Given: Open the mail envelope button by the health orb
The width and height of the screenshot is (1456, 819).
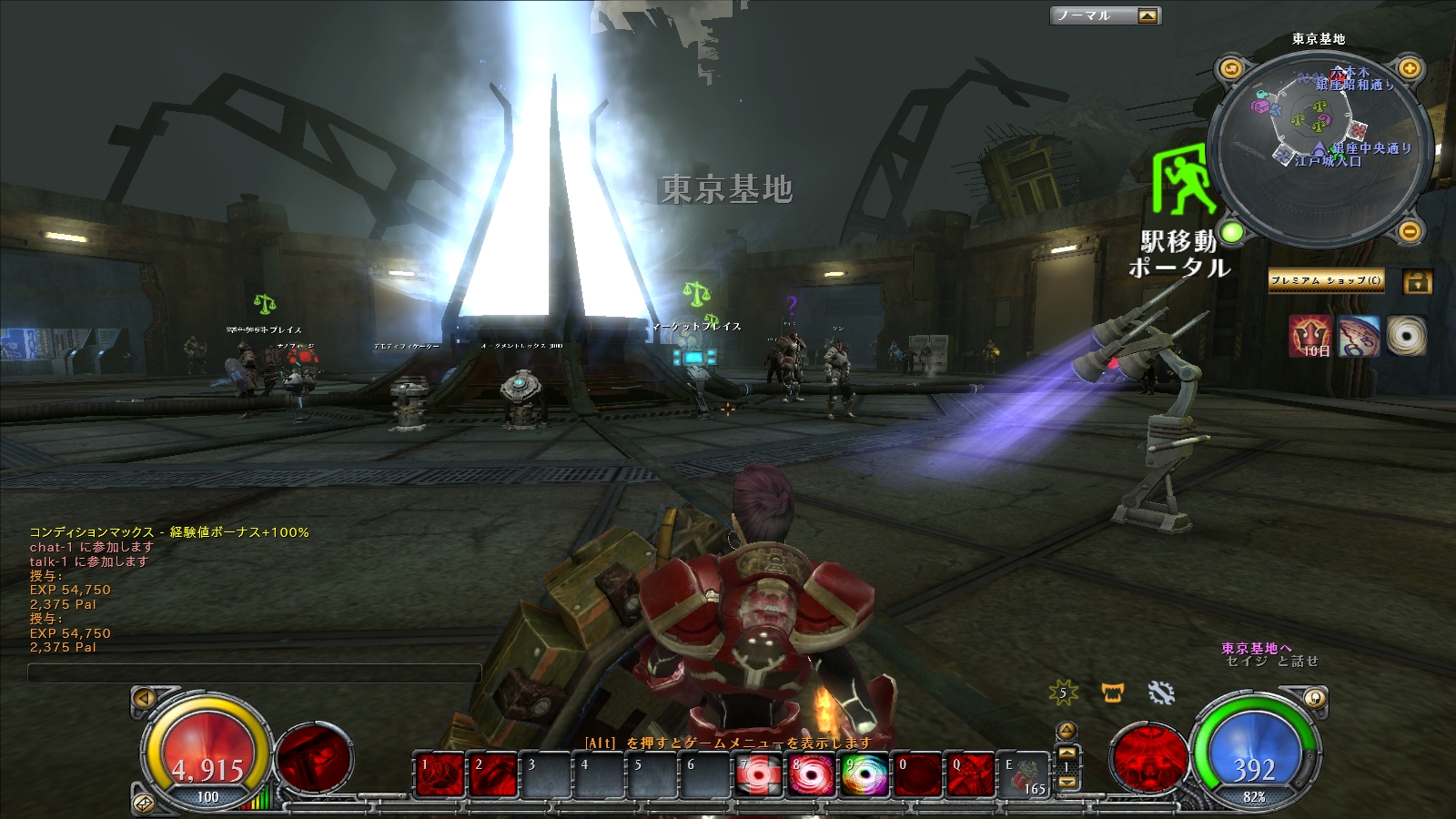Looking at the screenshot, I should 144,803.
